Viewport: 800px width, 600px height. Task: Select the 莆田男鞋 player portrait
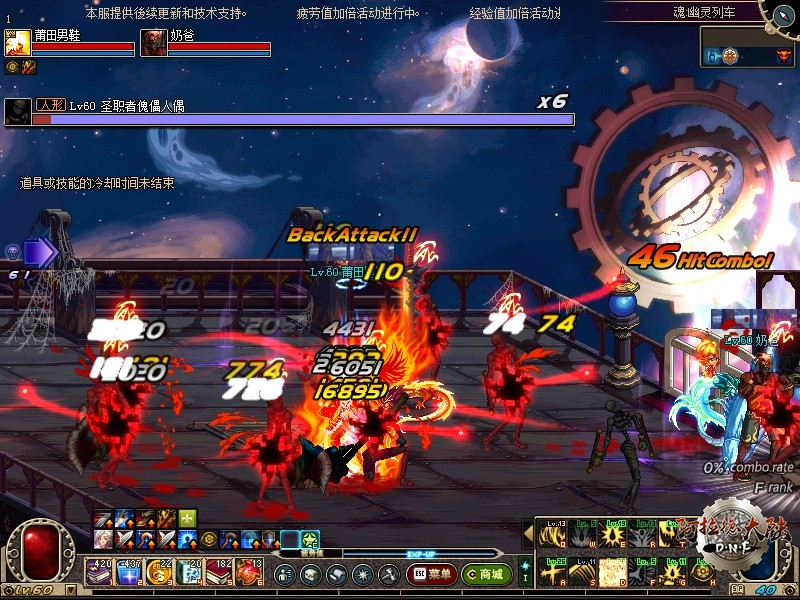coord(17,43)
